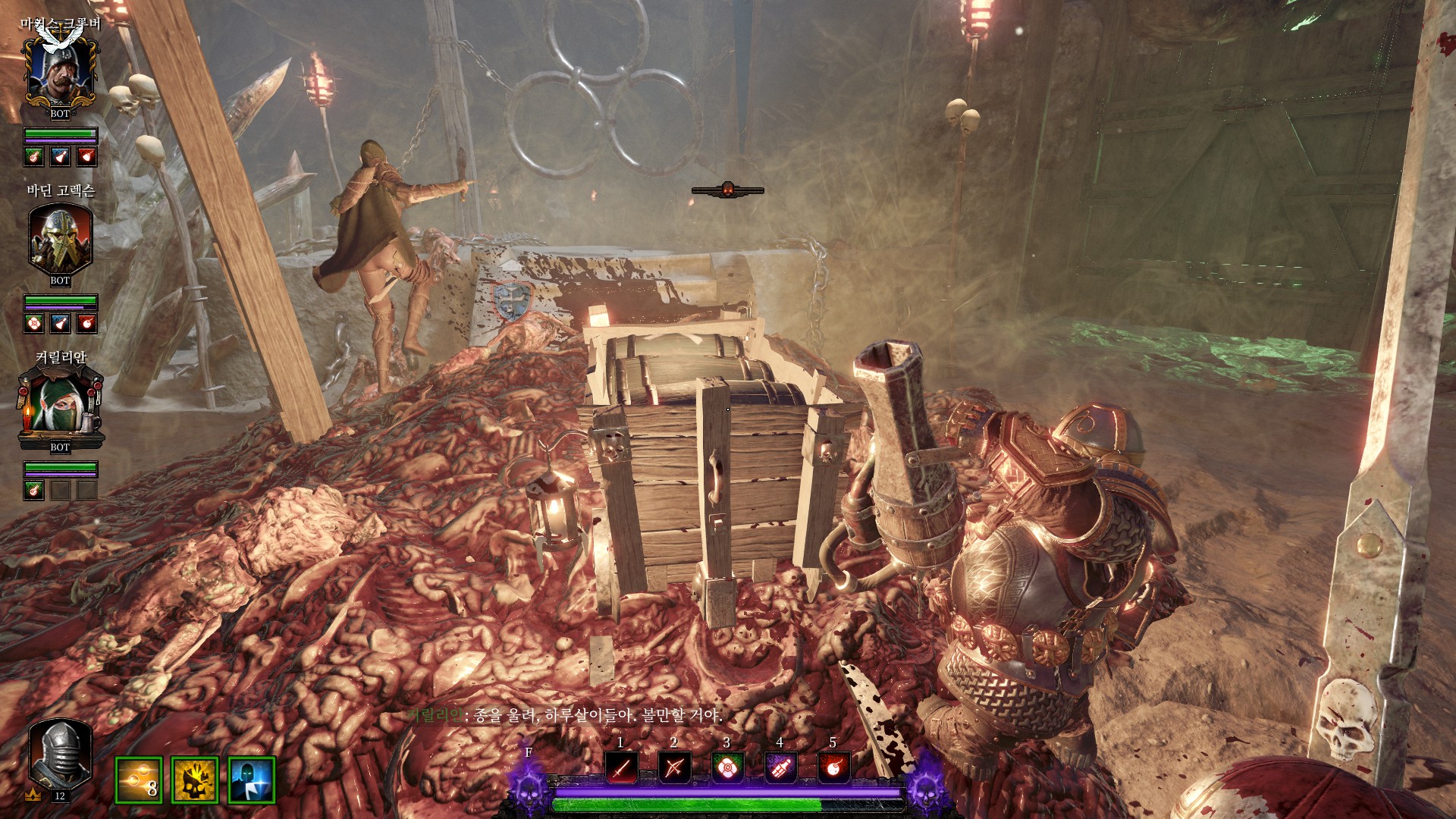Select Bardin Goreksson's dwarf portrait
1456x819 pixels.
tap(60, 239)
